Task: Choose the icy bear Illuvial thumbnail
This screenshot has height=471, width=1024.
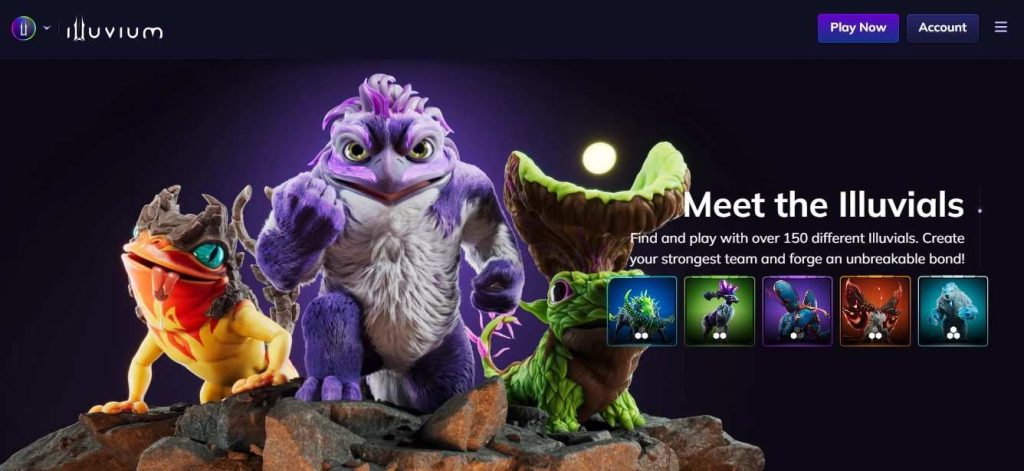Action: (953, 311)
